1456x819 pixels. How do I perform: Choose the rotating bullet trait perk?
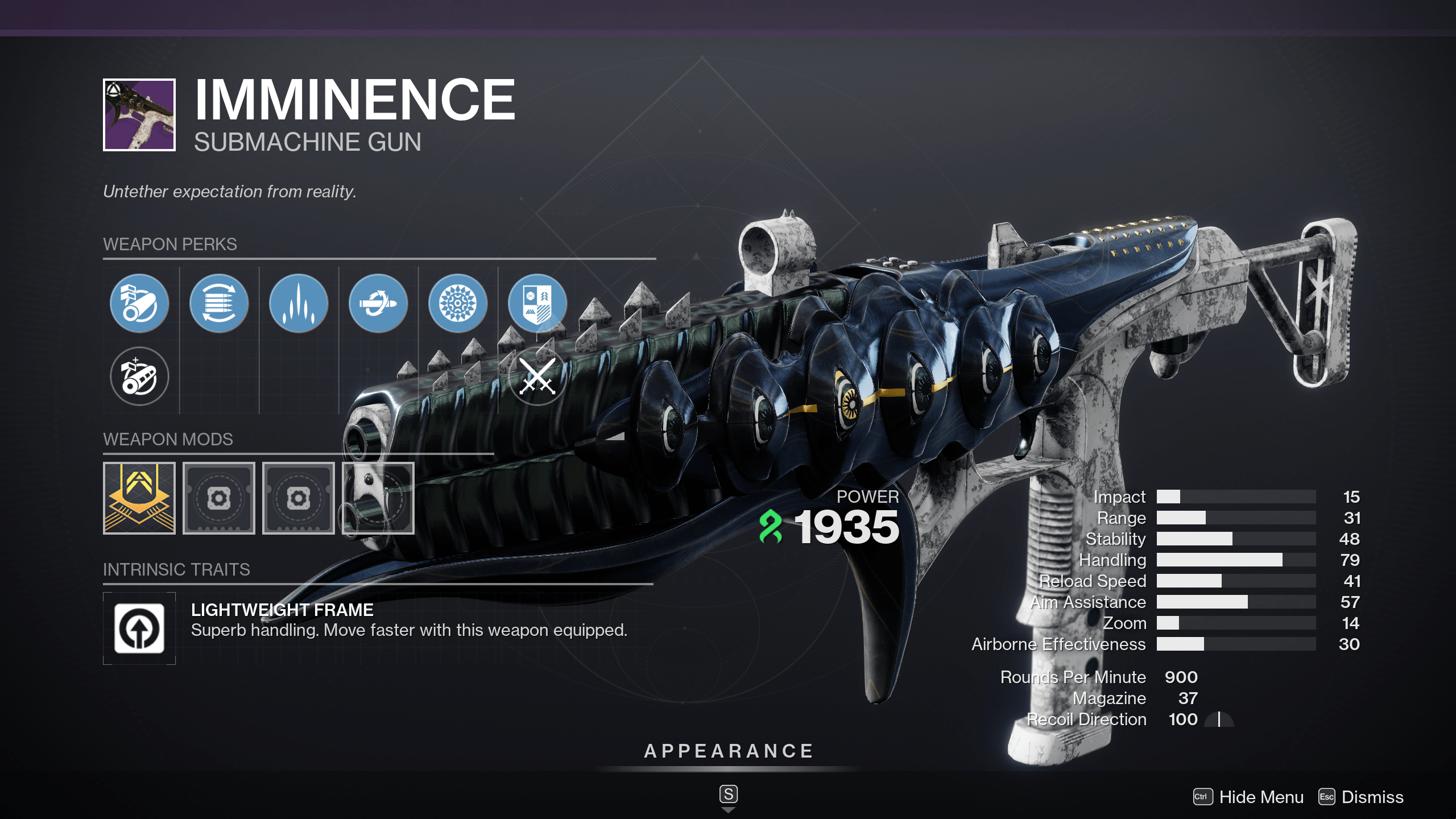(378, 303)
